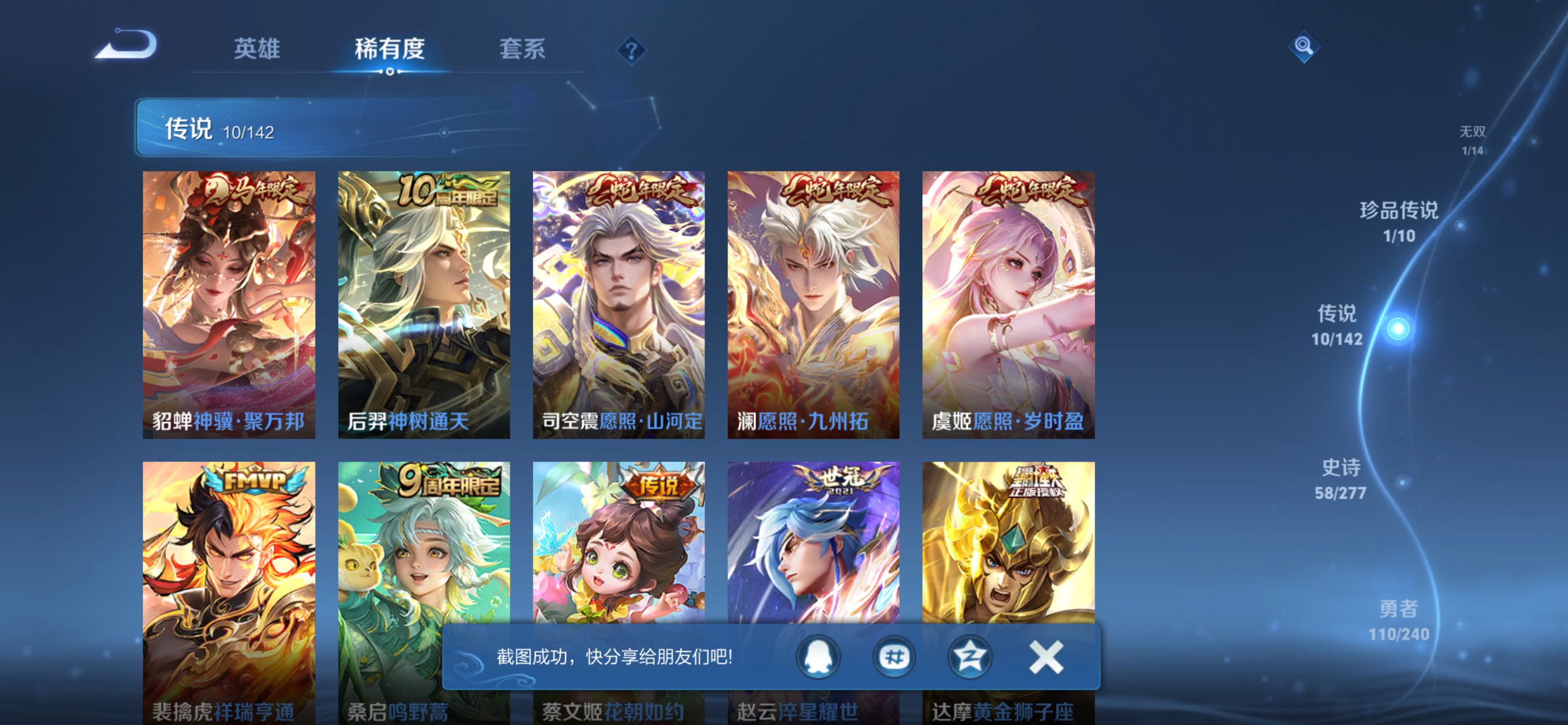The width and height of the screenshot is (1568, 725).
Task: Share the screenshot to QQ
Action: point(818,657)
